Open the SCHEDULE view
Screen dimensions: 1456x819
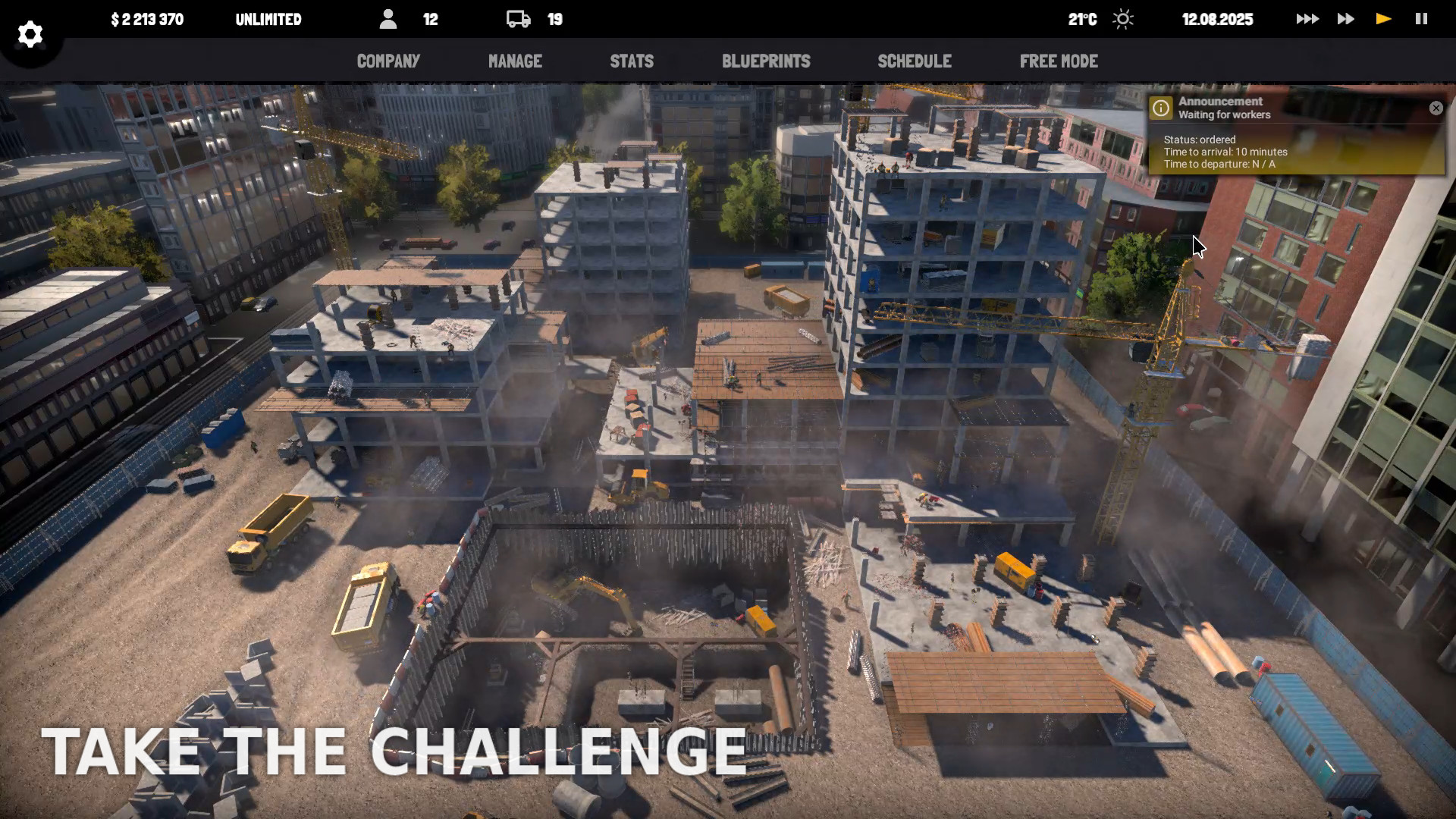[915, 61]
